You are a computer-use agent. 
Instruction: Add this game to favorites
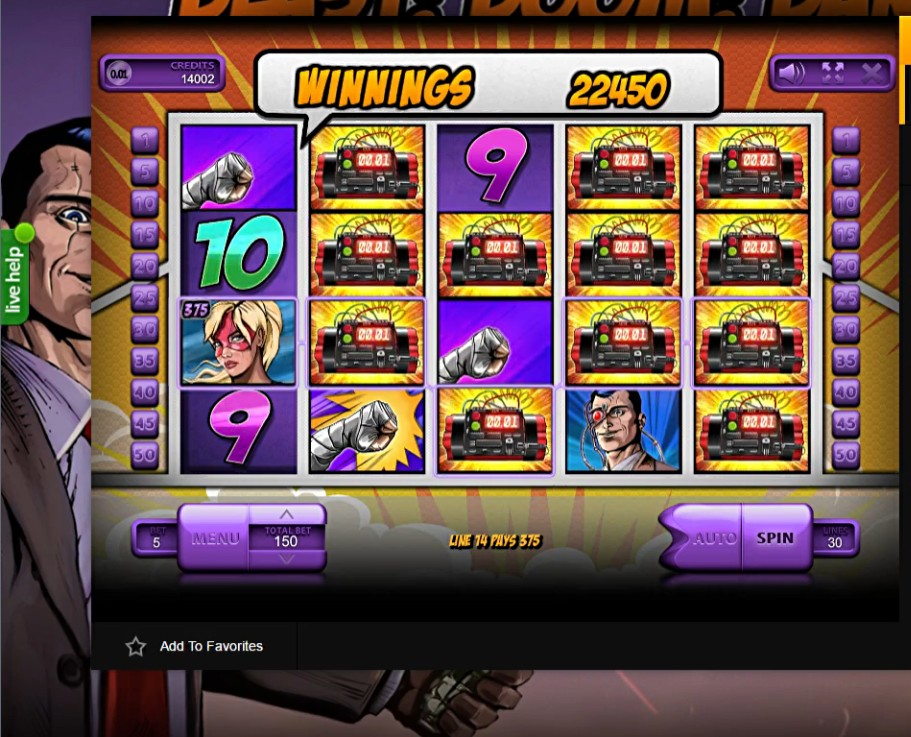click(195, 646)
